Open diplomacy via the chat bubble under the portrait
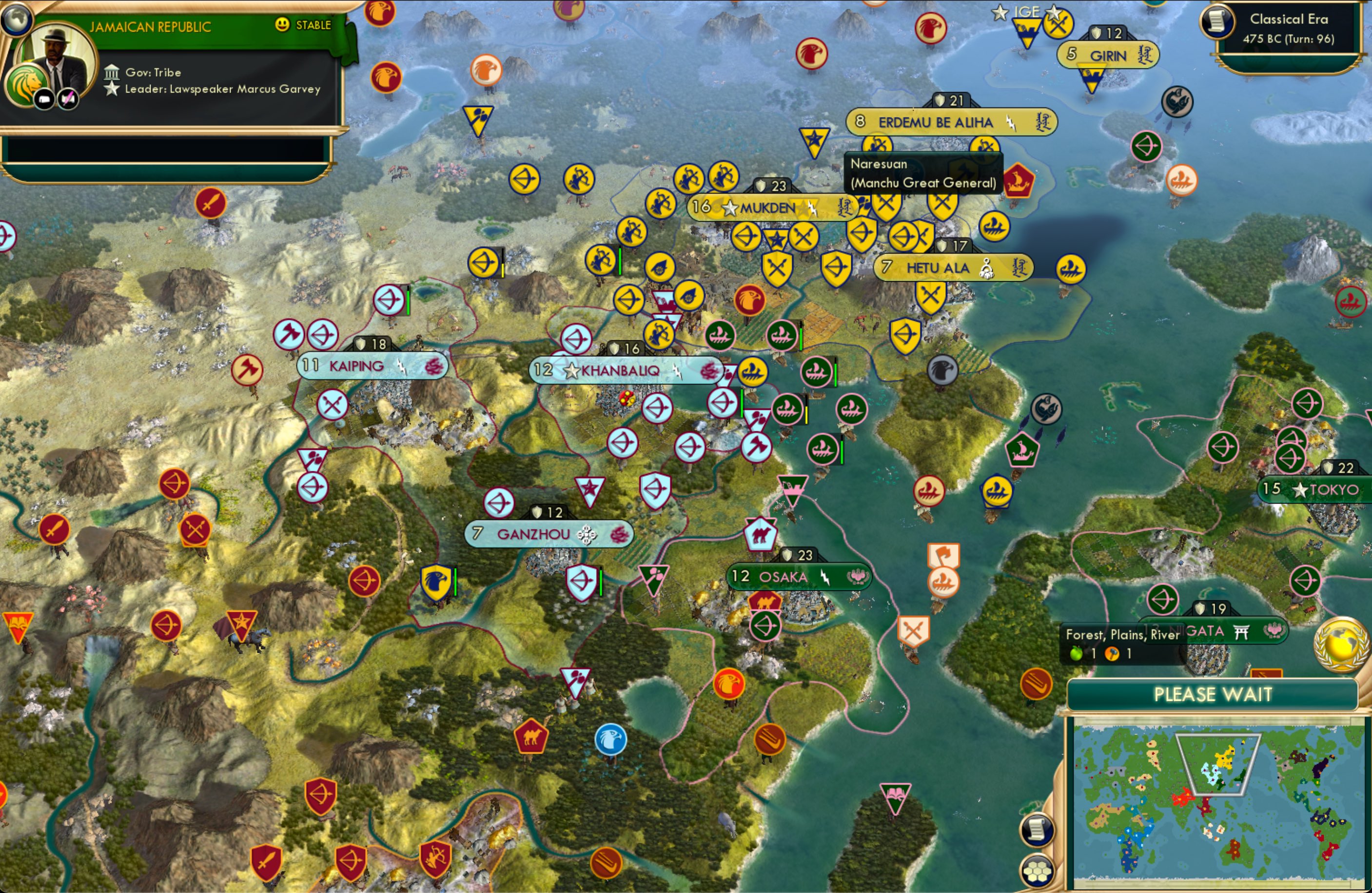 (x=45, y=98)
